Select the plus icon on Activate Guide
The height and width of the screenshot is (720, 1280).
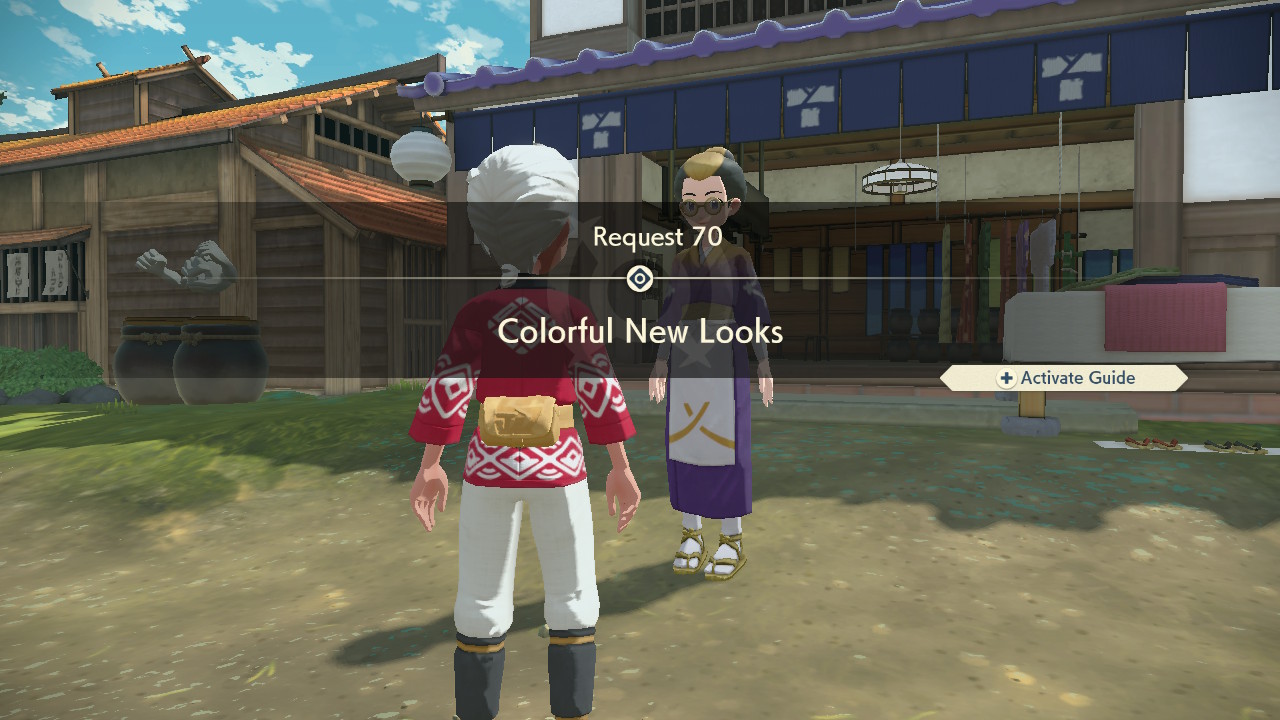(x=1006, y=378)
